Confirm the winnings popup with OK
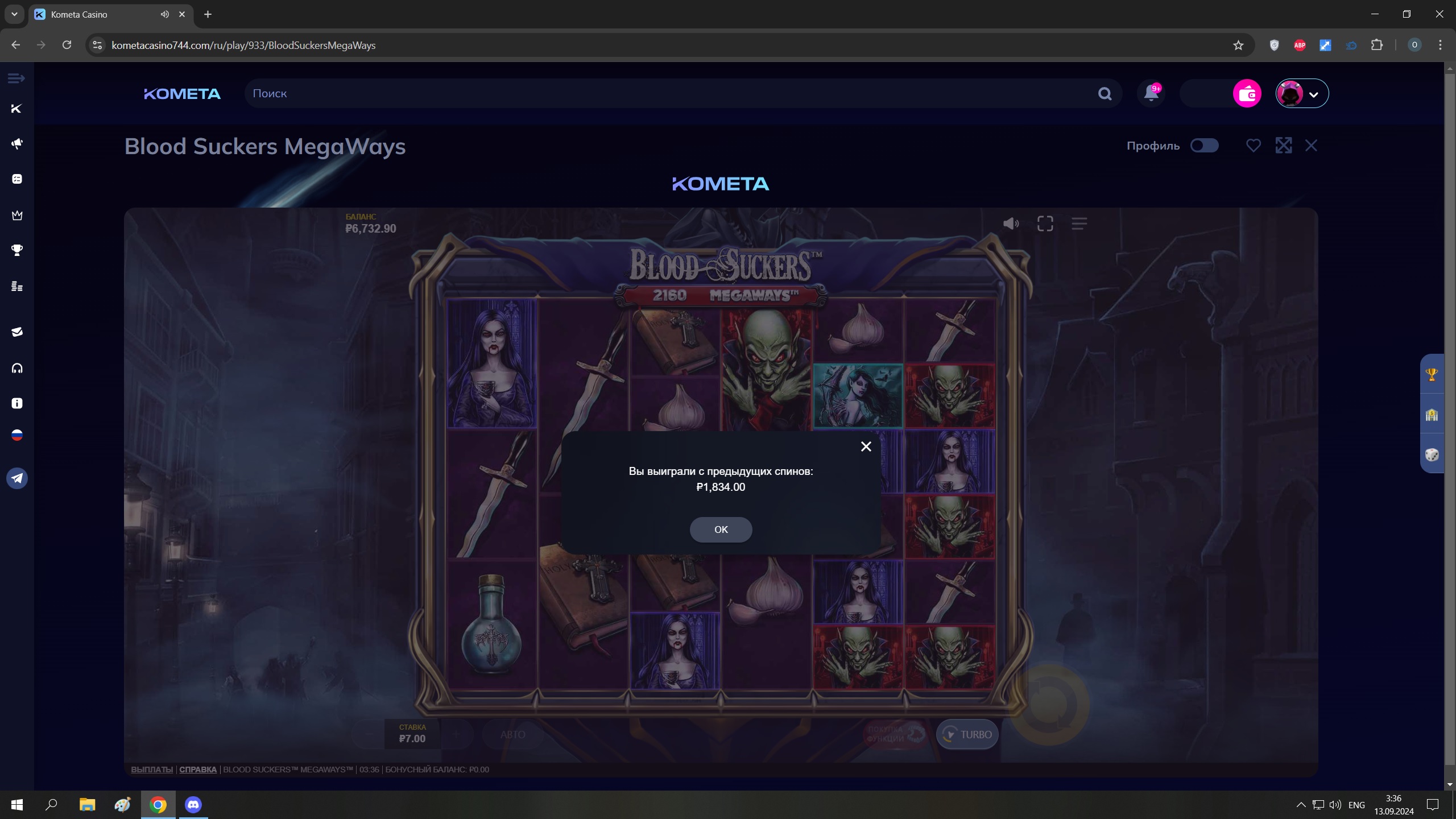Image resolution: width=1456 pixels, height=819 pixels. (x=721, y=530)
